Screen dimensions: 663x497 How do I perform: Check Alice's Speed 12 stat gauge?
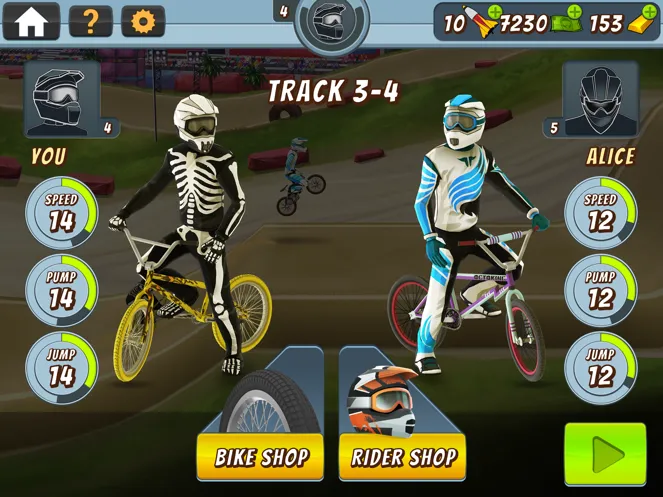click(600, 213)
